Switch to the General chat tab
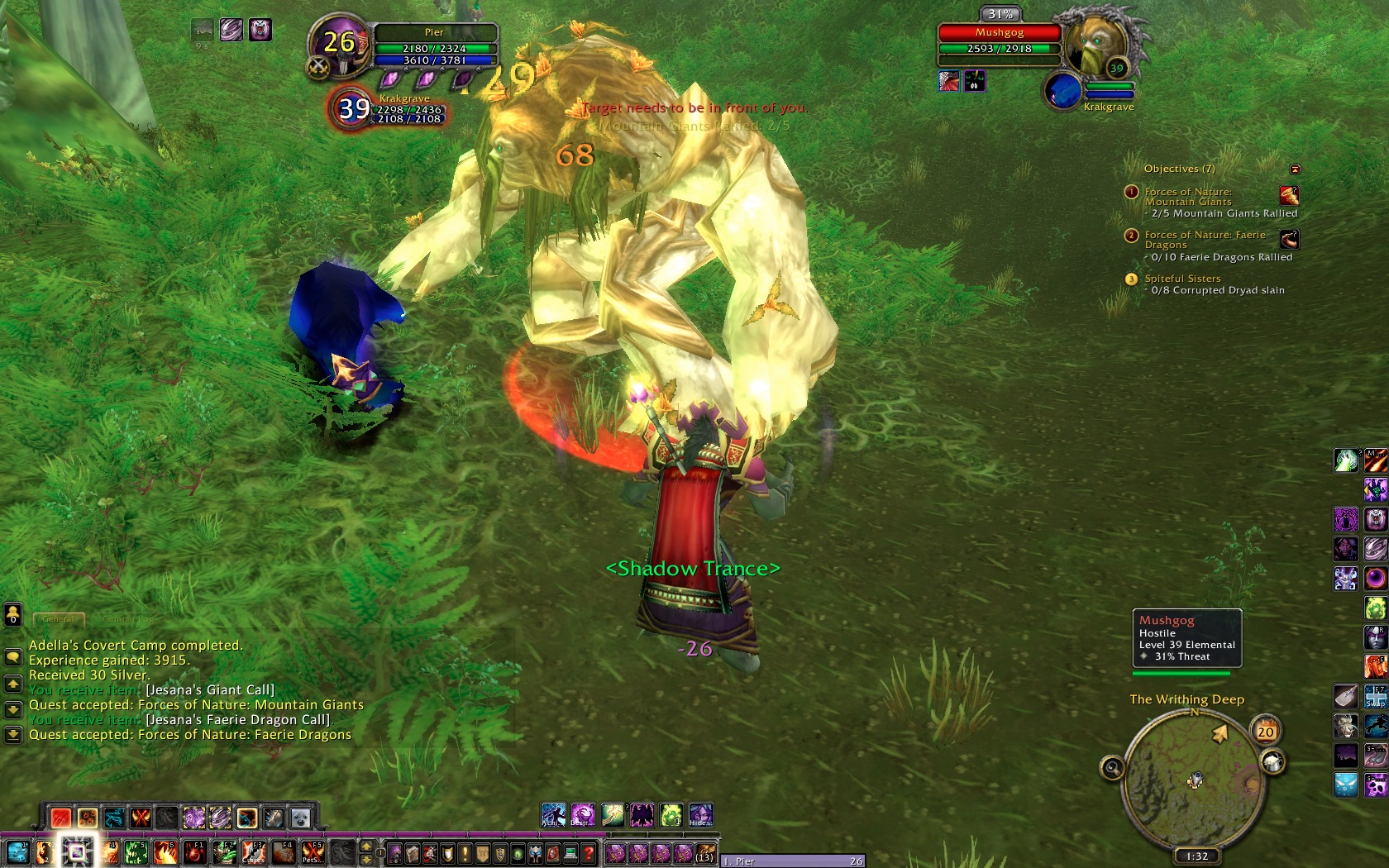Image resolution: width=1389 pixels, height=868 pixels. [x=58, y=618]
